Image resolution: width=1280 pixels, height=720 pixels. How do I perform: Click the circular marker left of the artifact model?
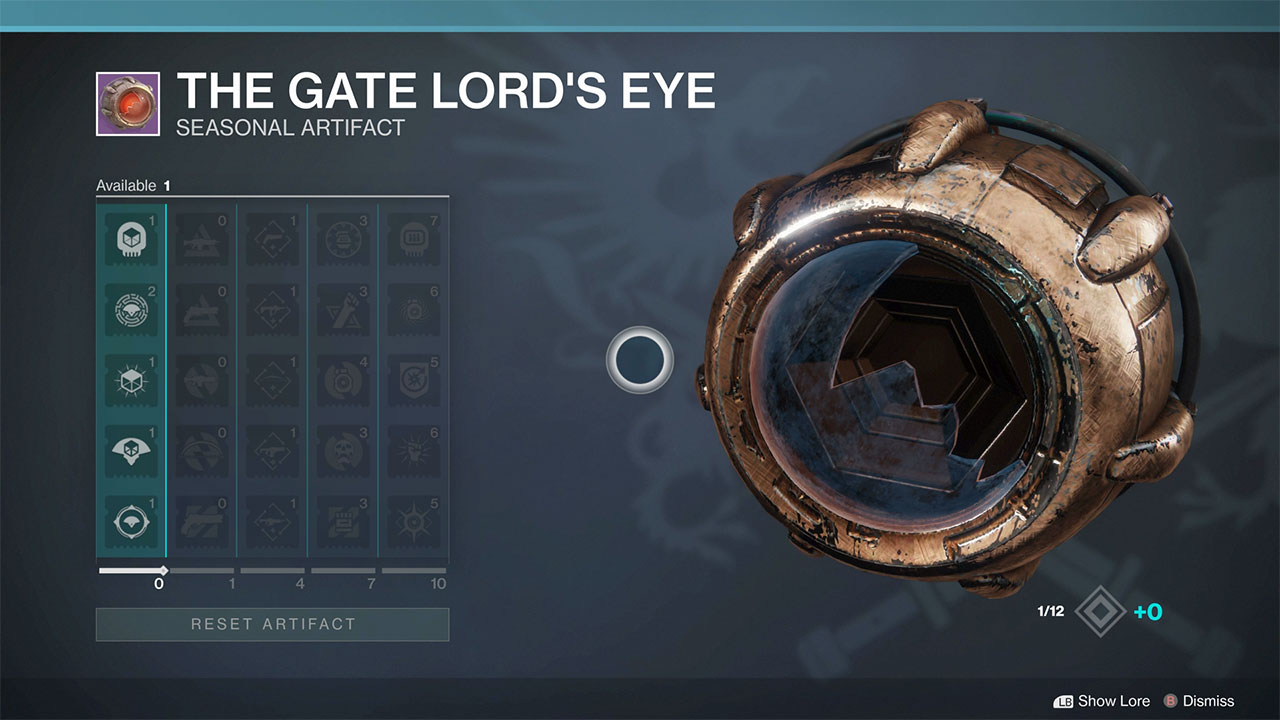[640, 359]
